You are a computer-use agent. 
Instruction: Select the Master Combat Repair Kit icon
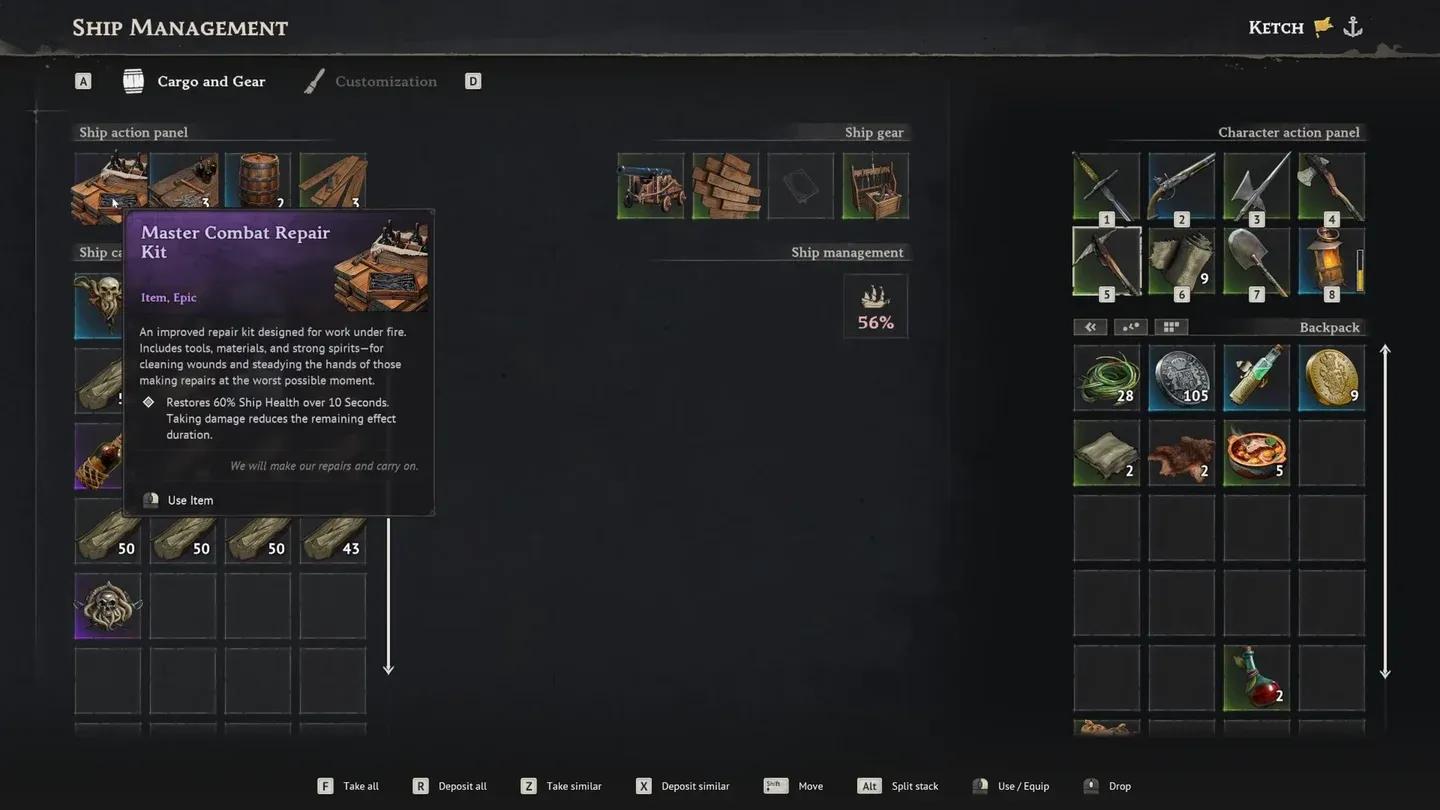click(x=108, y=185)
